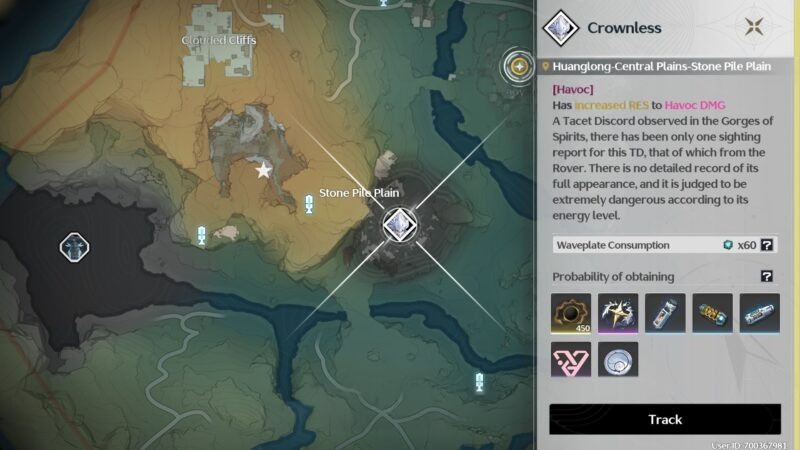The width and height of the screenshot is (800, 450).
Task: Choose the beacon marker below Stone Pile Plain label
Action: click(x=309, y=206)
